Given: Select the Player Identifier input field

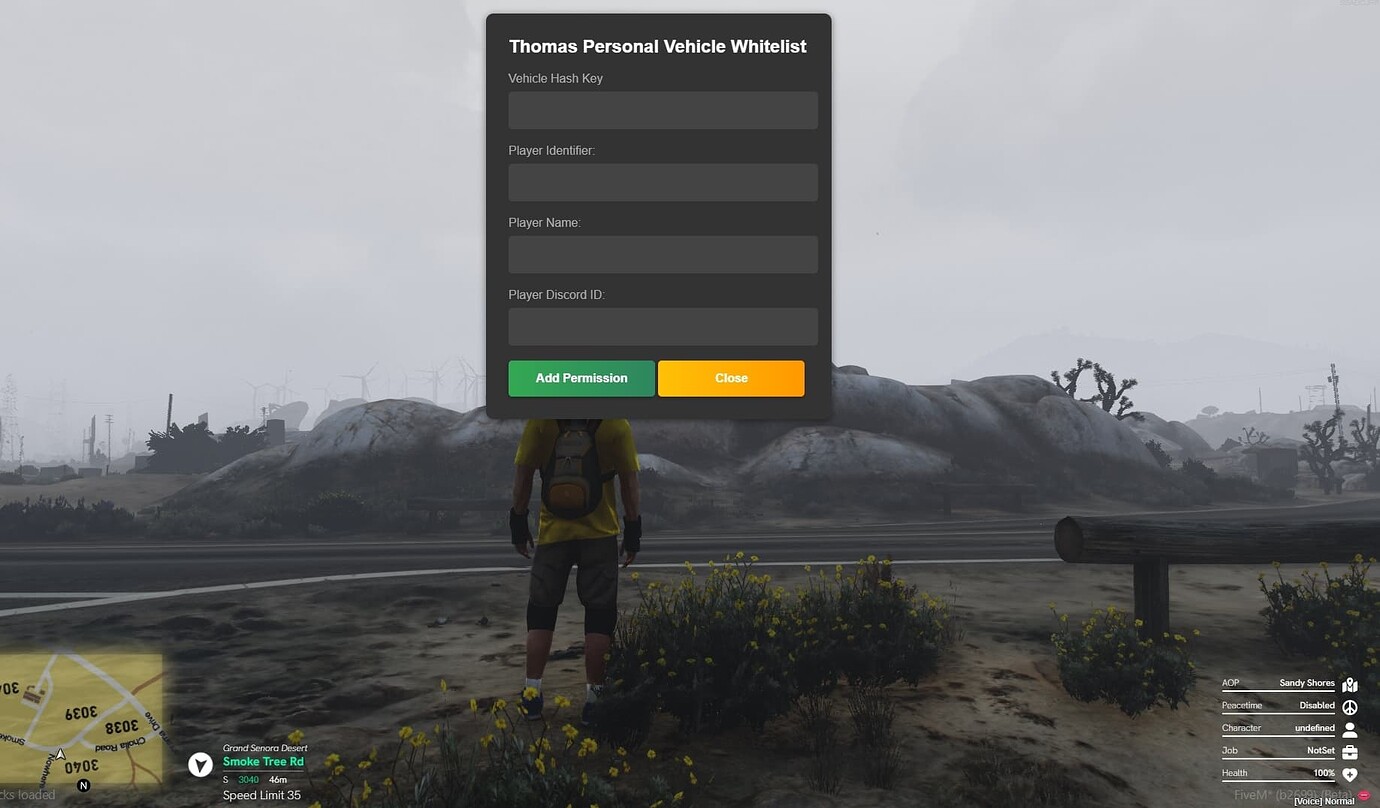Looking at the screenshot, I should pyautogui.click(x=662, y=182).
